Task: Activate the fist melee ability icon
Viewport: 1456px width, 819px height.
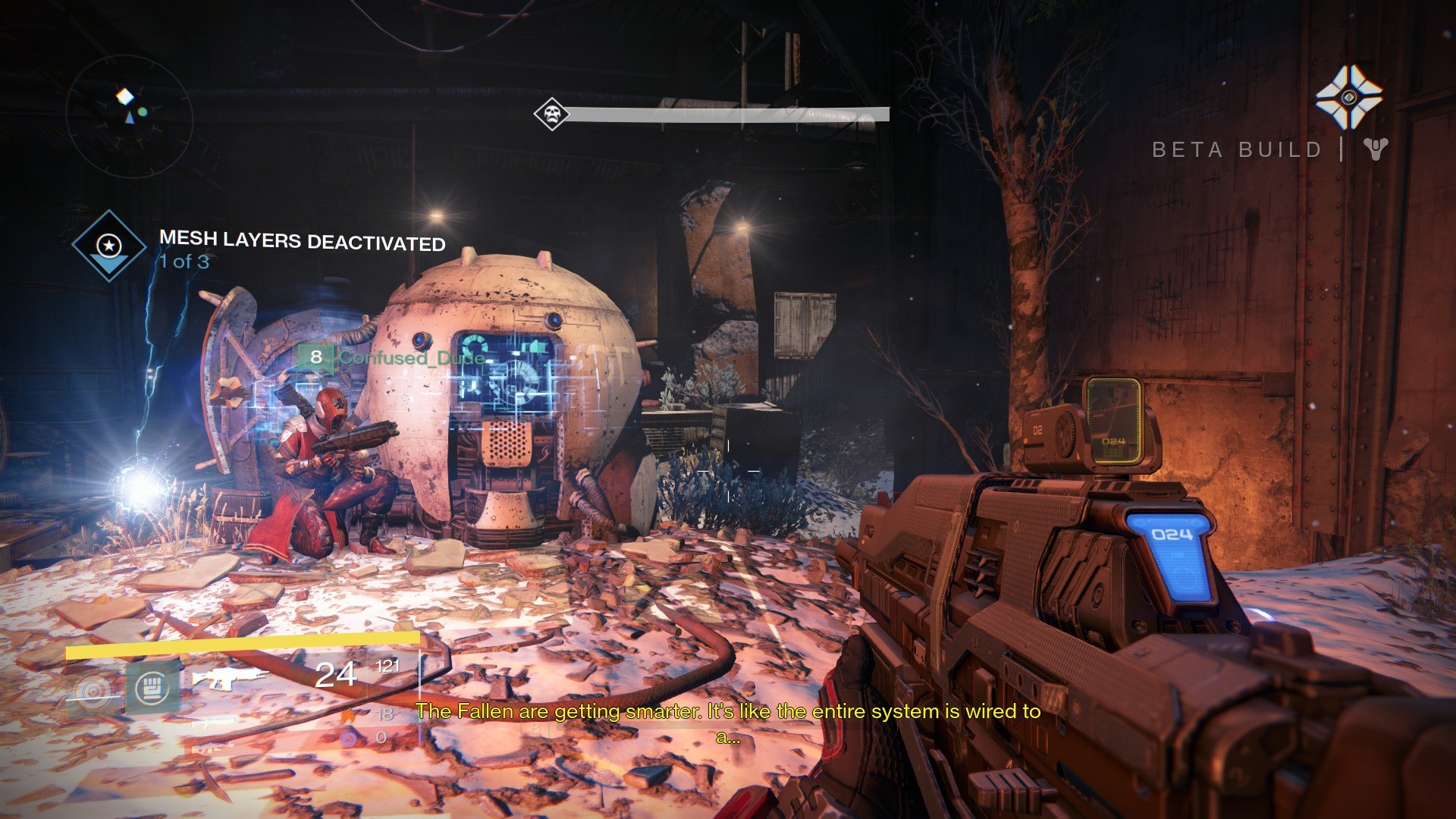Action: pos(152,687)
